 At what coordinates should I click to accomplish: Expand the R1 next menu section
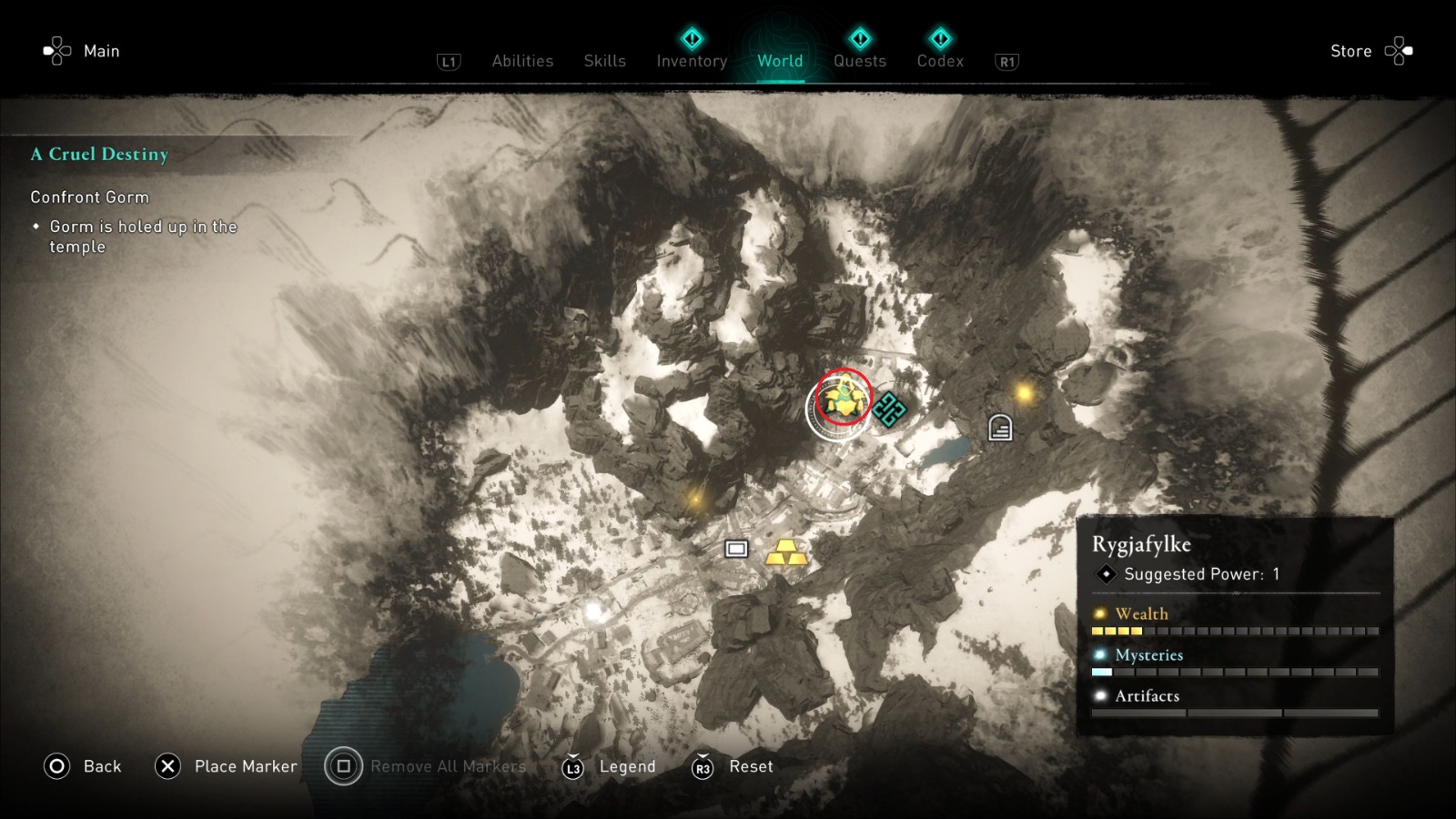tap(1006, 62)
